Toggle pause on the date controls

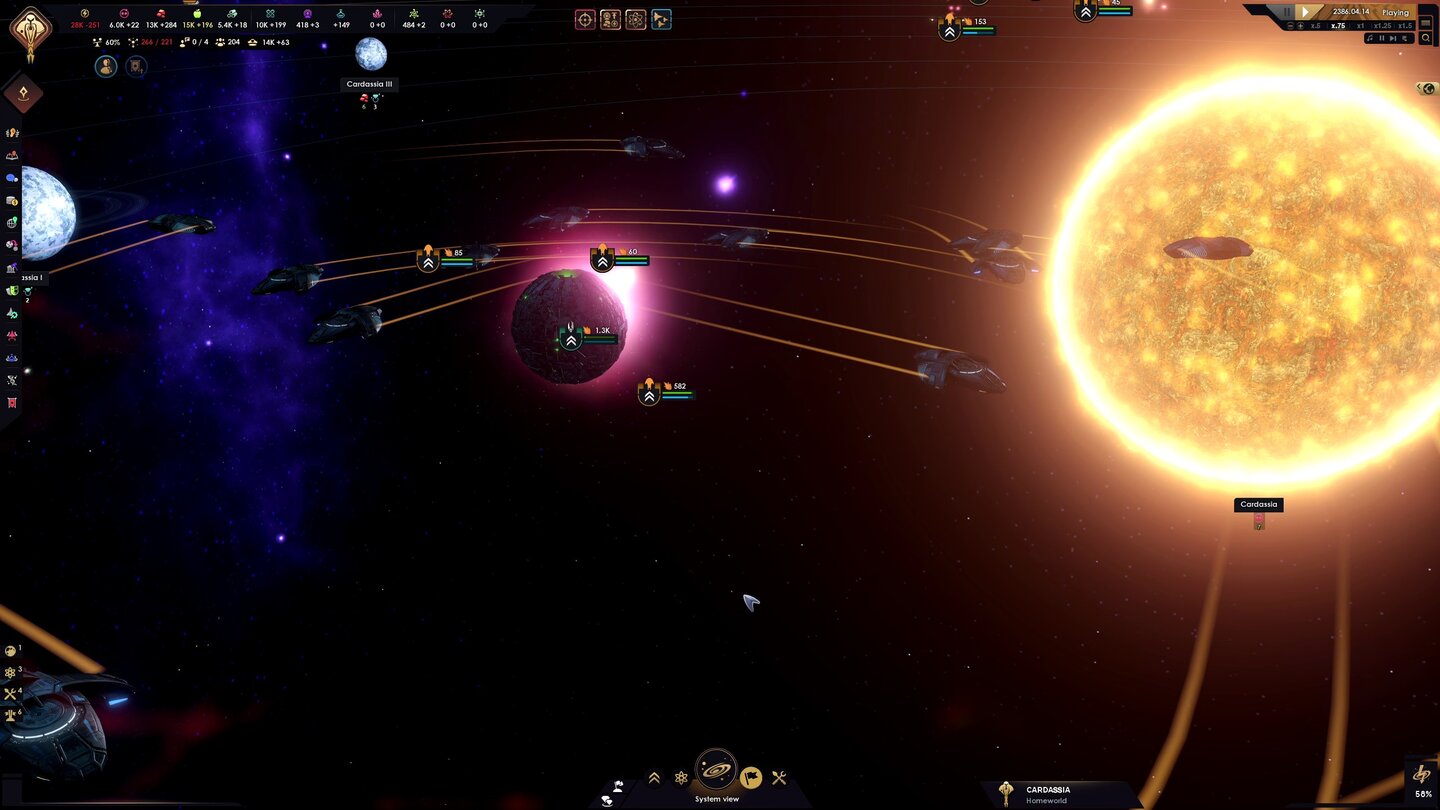tap(1286, 12)
